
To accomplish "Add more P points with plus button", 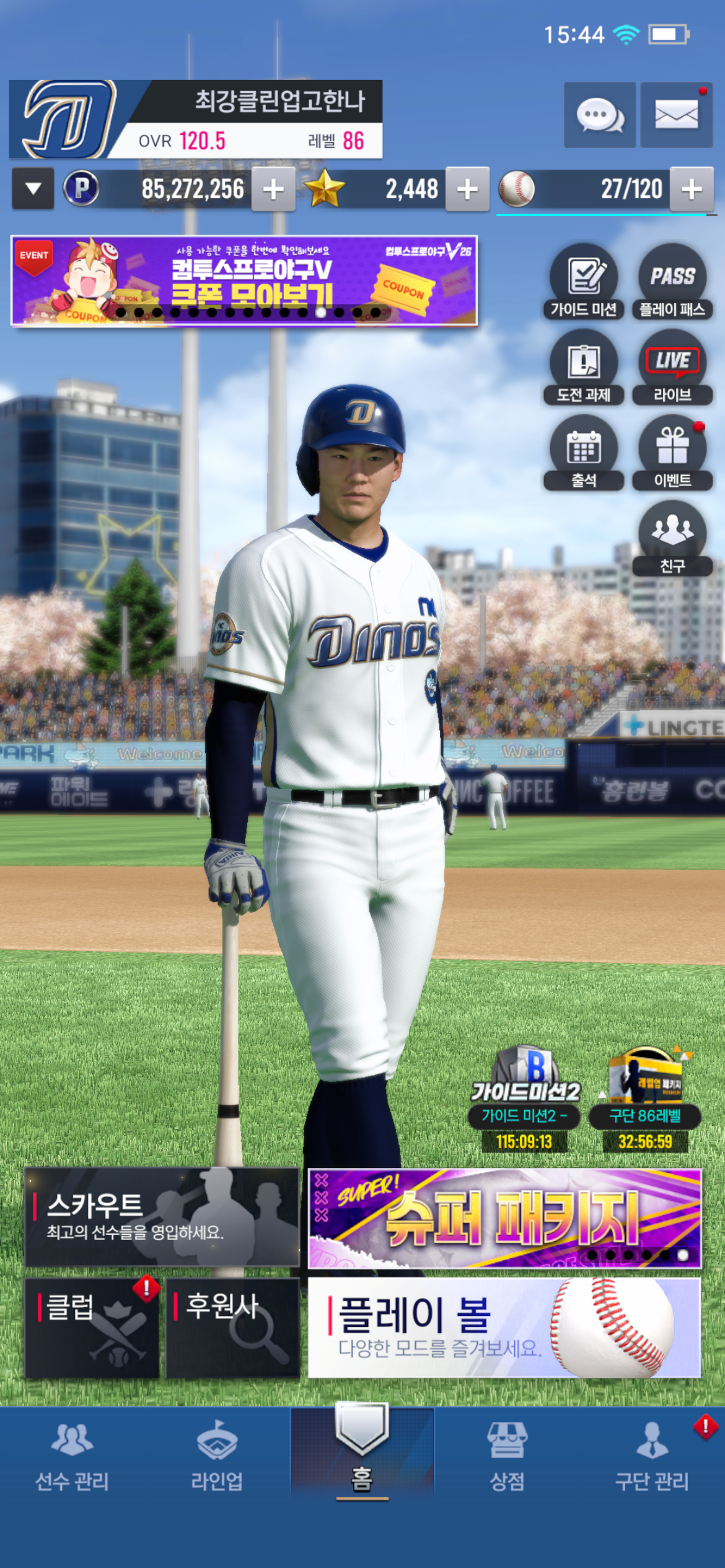I will point(273,189).
